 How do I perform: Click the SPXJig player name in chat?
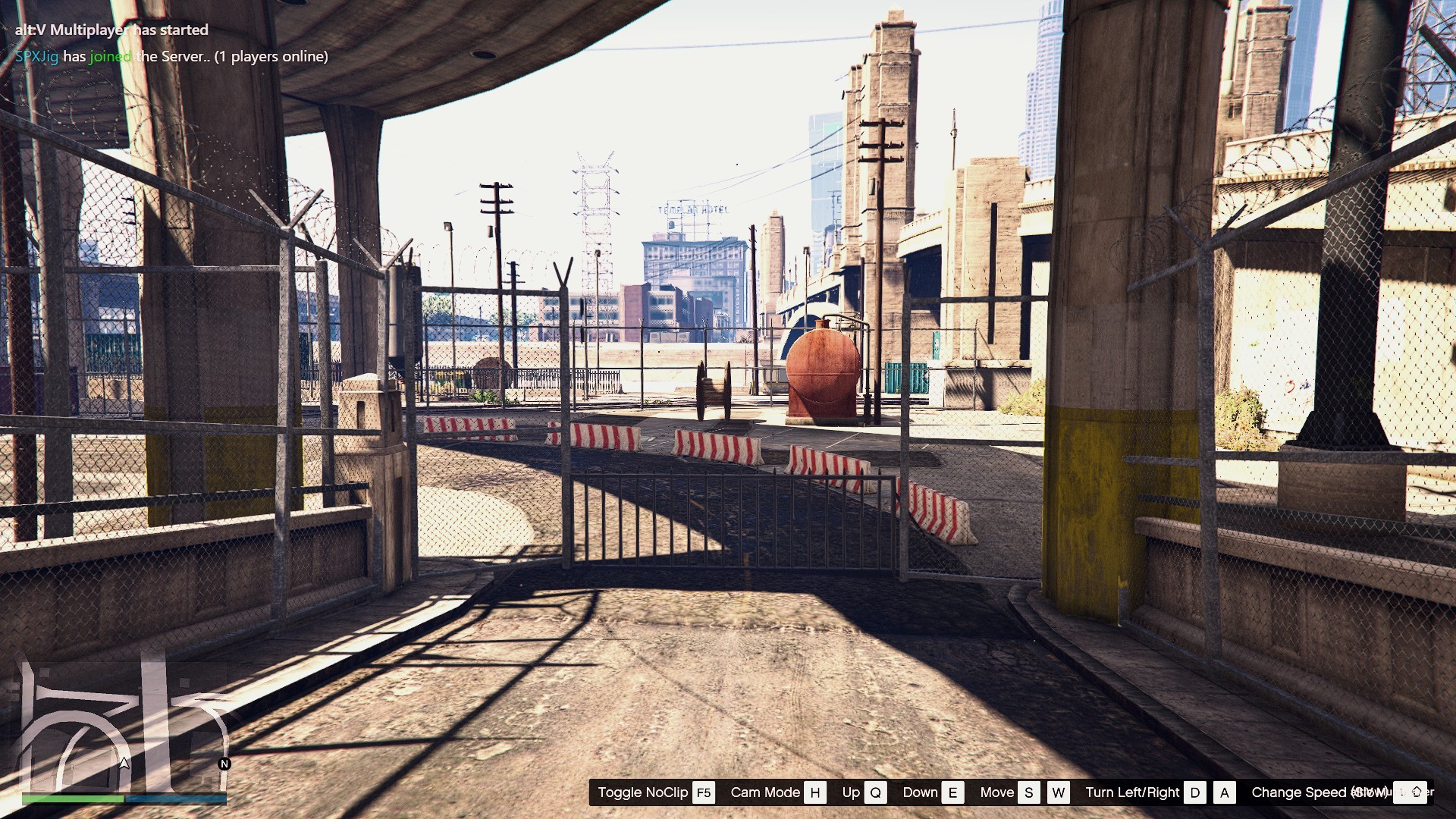pos(36,56)
